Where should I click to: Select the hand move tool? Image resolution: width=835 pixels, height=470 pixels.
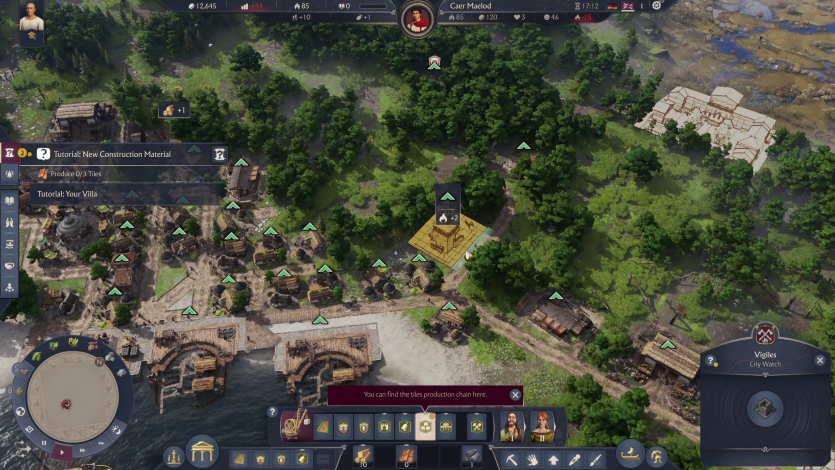click(x=532, y=460)
